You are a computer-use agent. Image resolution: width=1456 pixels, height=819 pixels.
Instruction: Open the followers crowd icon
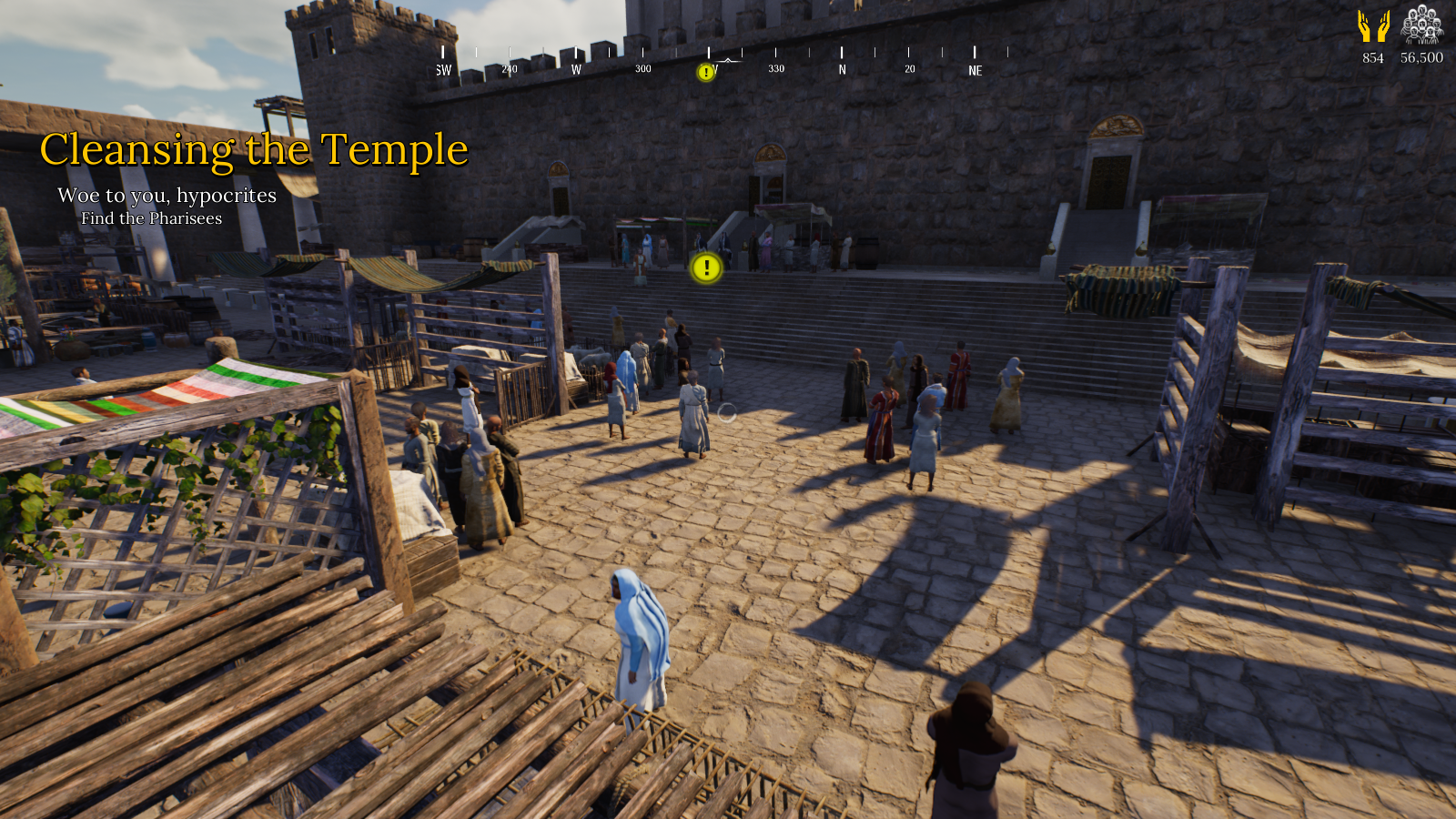1421,25
